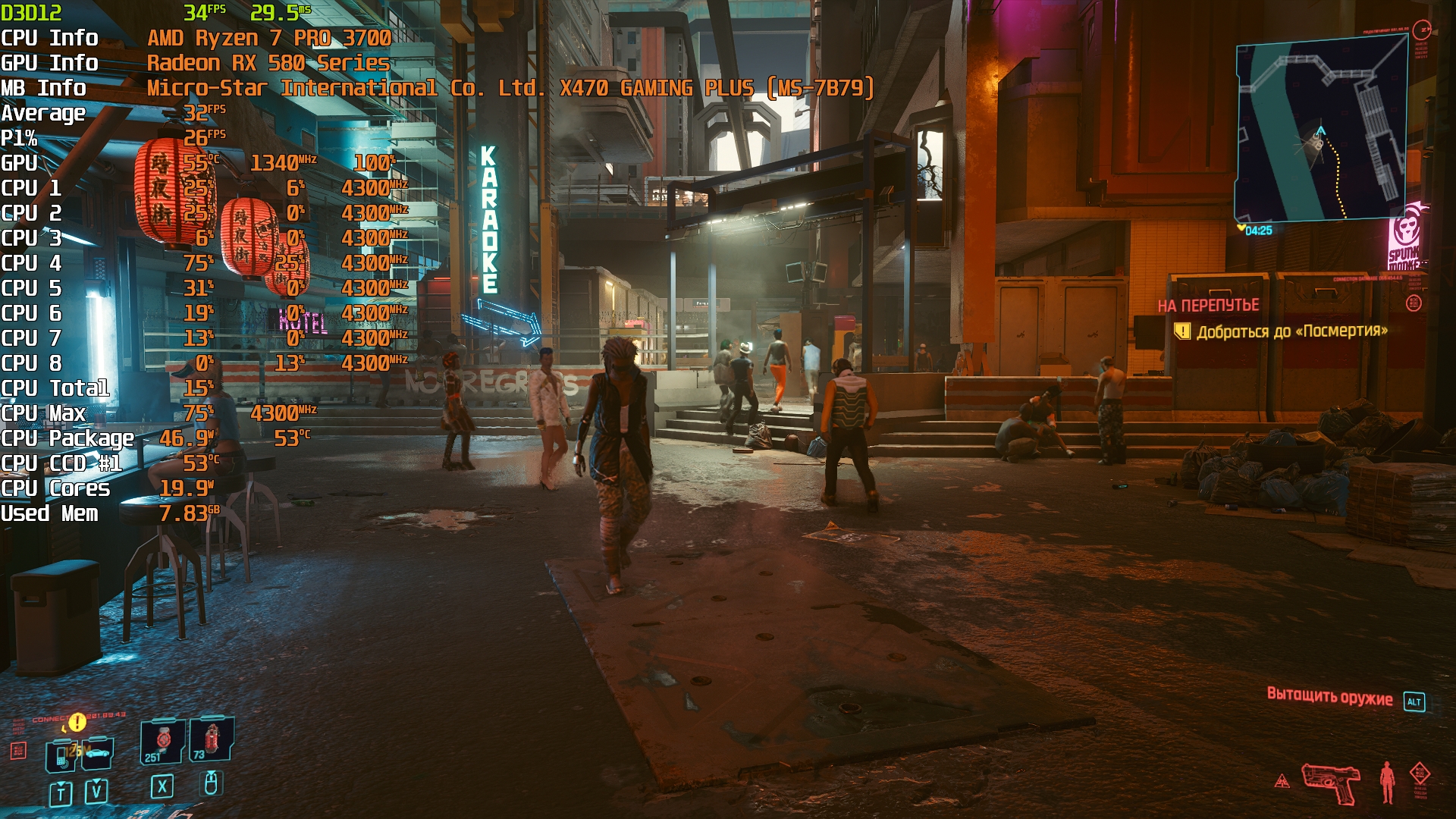Click the yellow exclamation alert near the phone
This screenshot has height=819, width=1456.
[x=77, y=721]
